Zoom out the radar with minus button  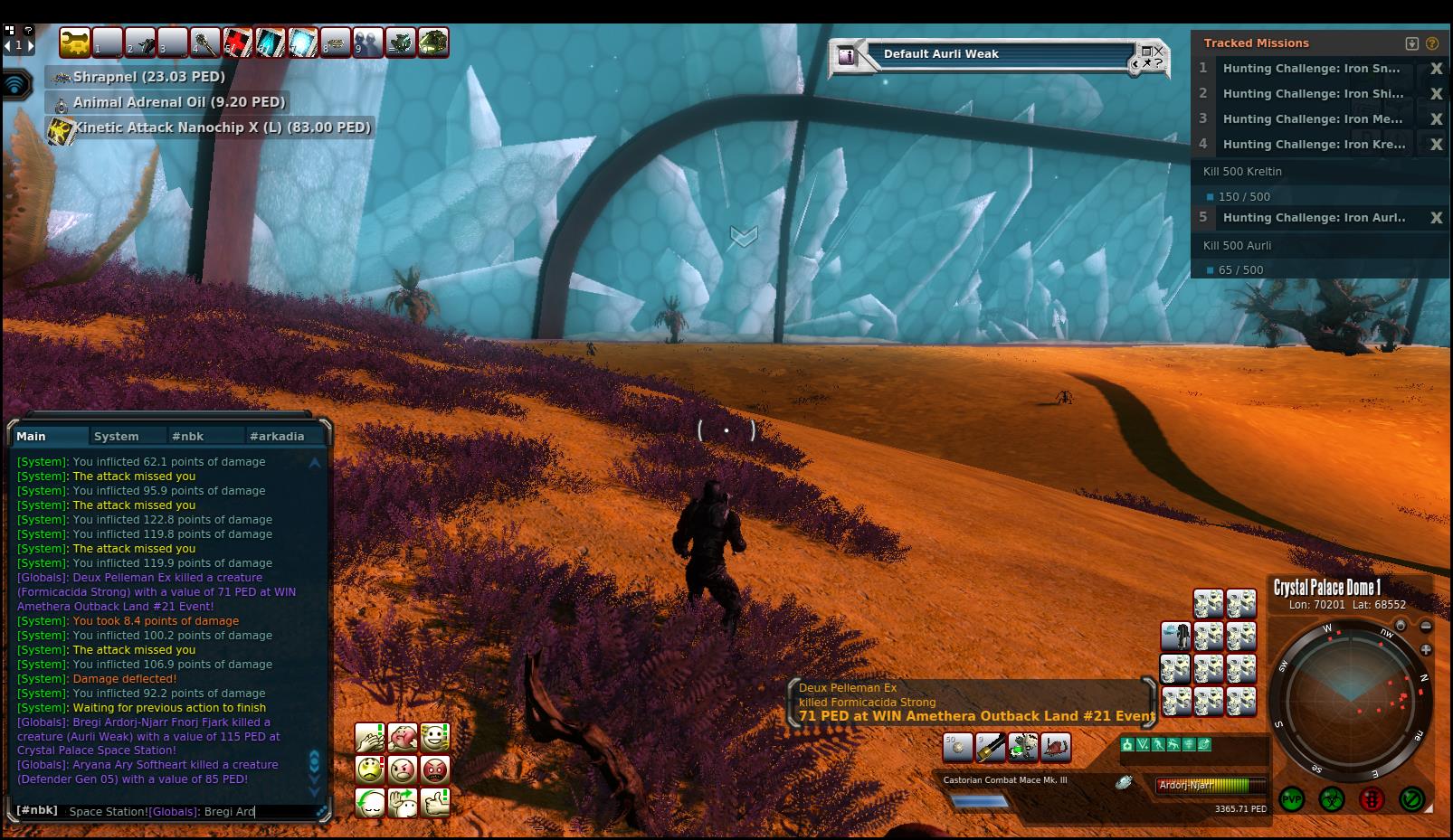(1427, 626)
